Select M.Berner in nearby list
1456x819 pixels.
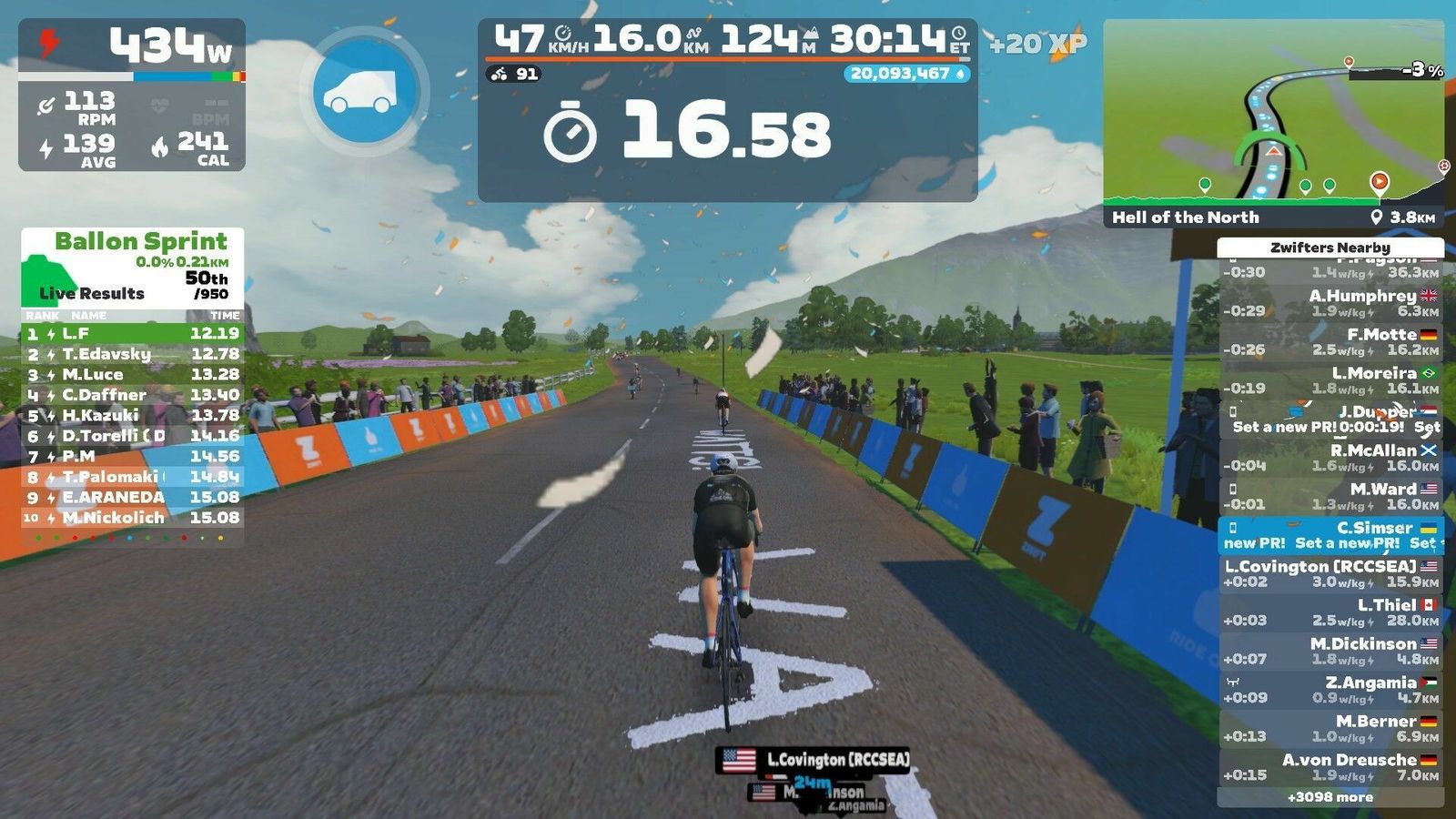[x=1330, y=729]
